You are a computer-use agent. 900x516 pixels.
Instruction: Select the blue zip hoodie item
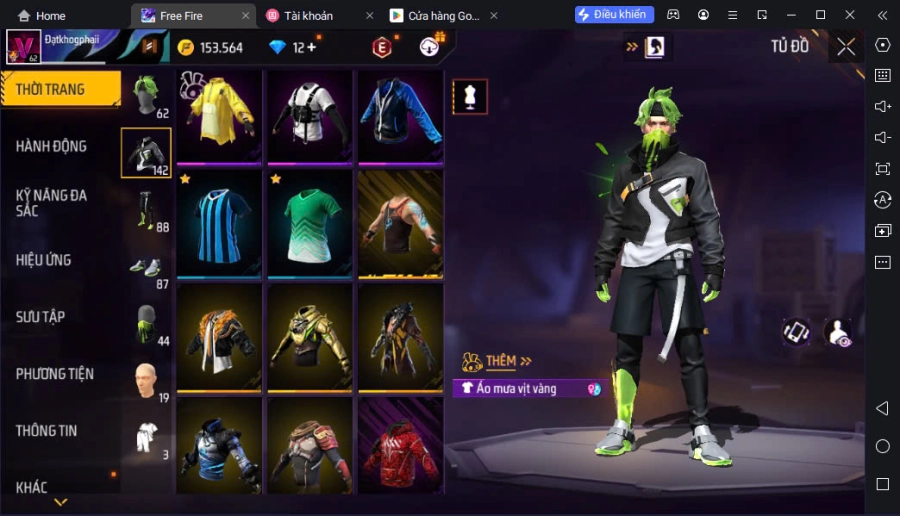point(400,115)
